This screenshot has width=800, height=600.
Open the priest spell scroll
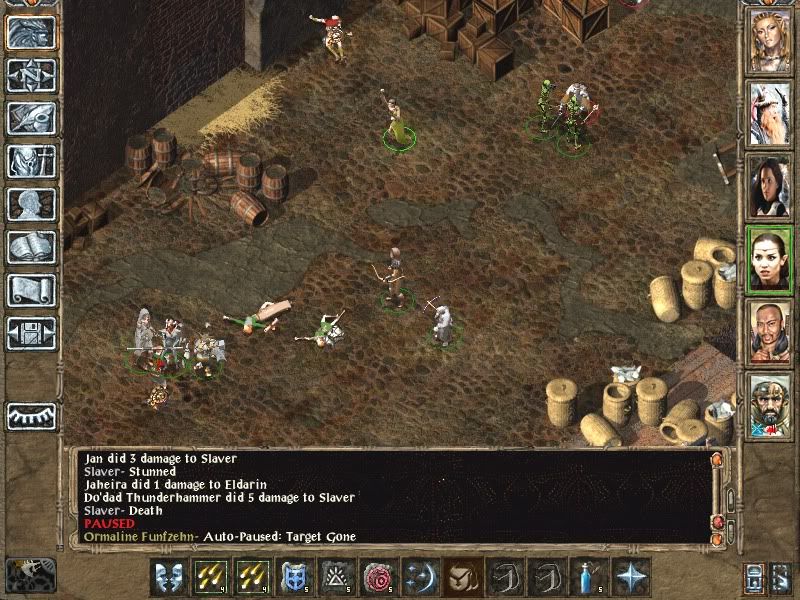[x=31, y=290]
